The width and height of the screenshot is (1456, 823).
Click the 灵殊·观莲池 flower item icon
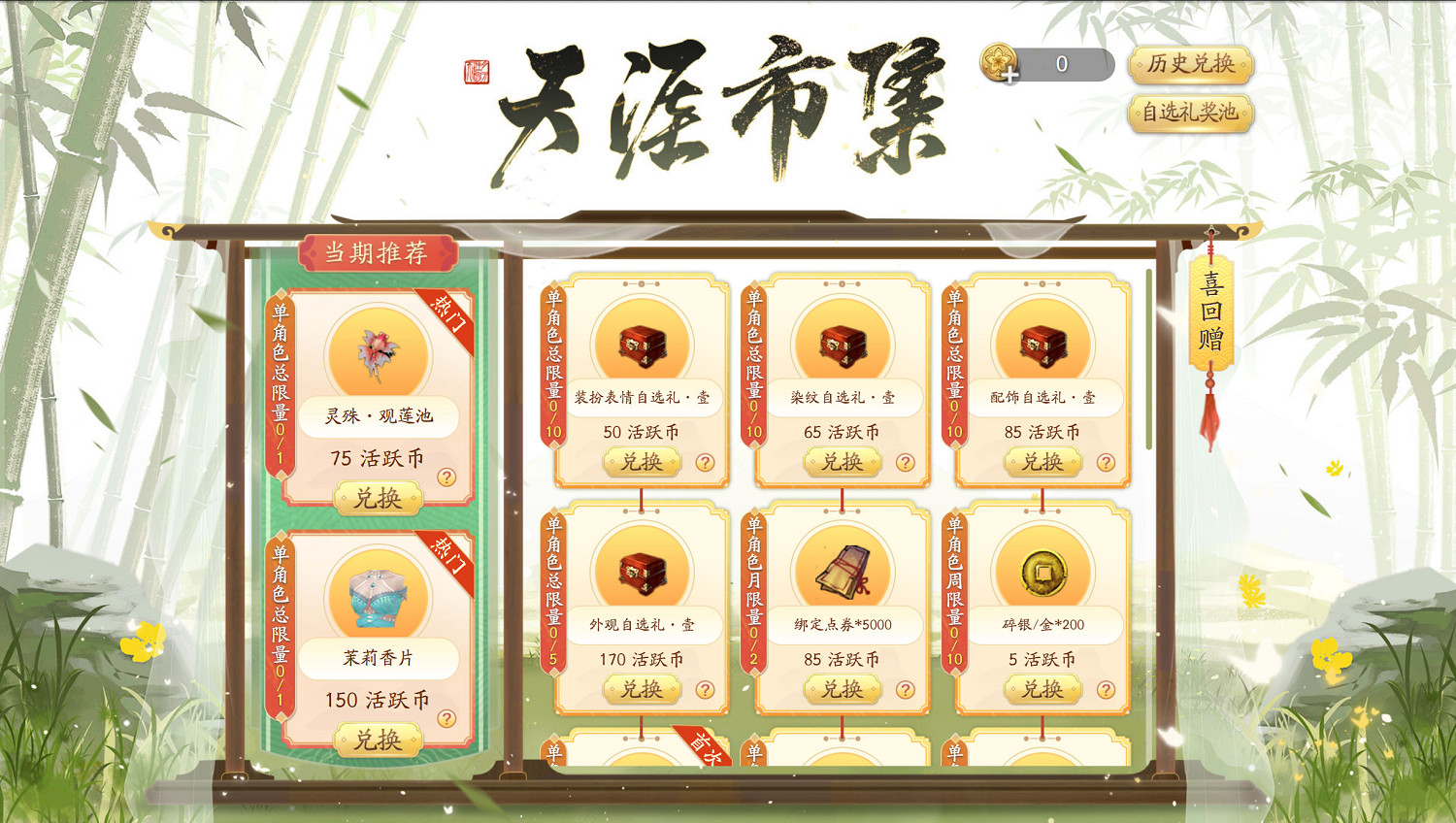point(381,352)
